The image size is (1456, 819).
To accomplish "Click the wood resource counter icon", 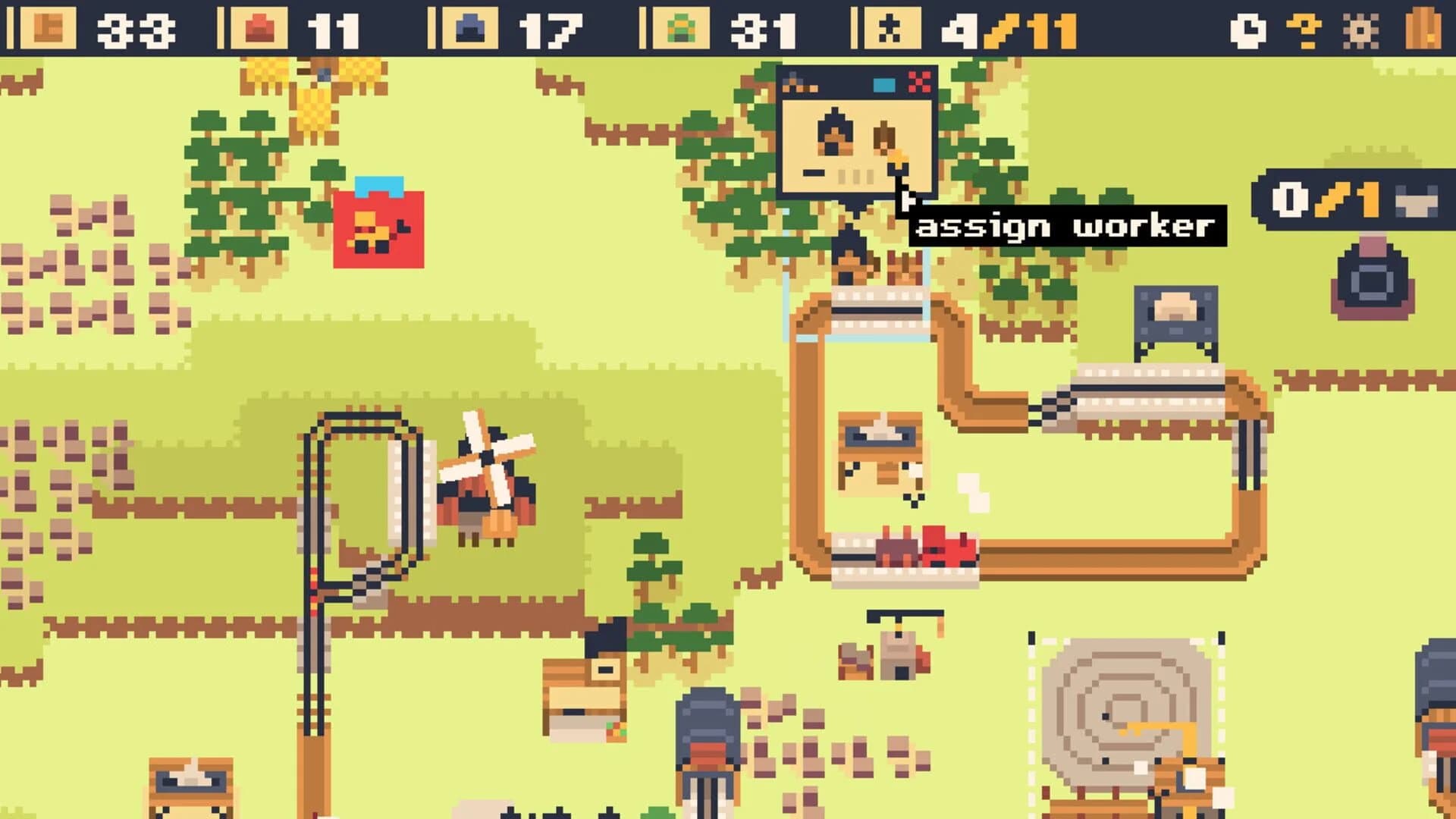I will [49, 28].
